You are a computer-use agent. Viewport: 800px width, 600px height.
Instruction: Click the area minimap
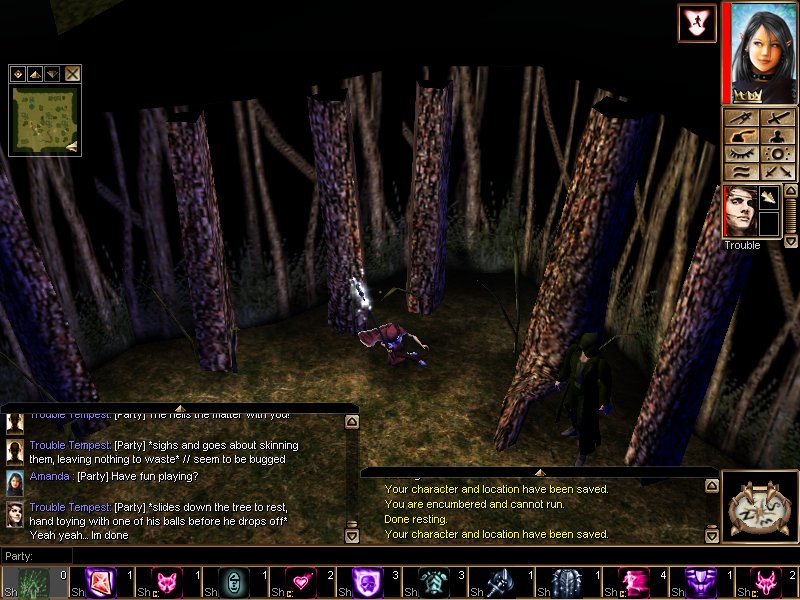(45, 120)
